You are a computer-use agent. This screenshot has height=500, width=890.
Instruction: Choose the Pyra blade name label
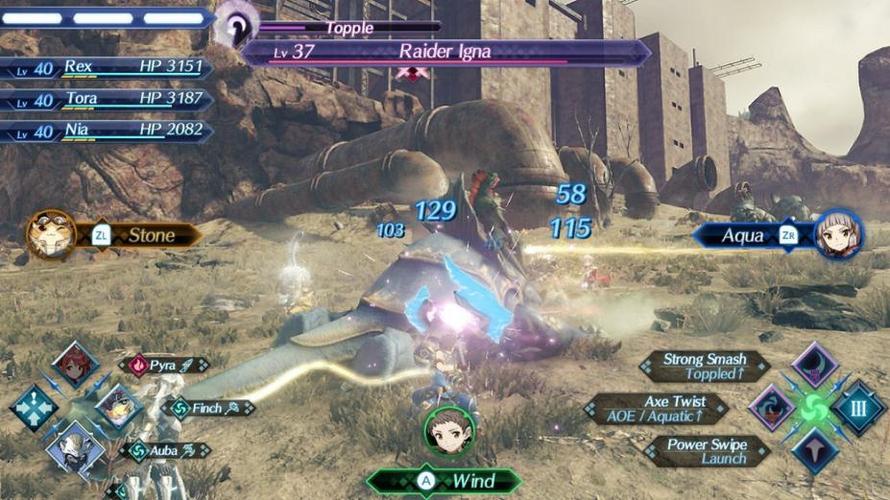163,366
